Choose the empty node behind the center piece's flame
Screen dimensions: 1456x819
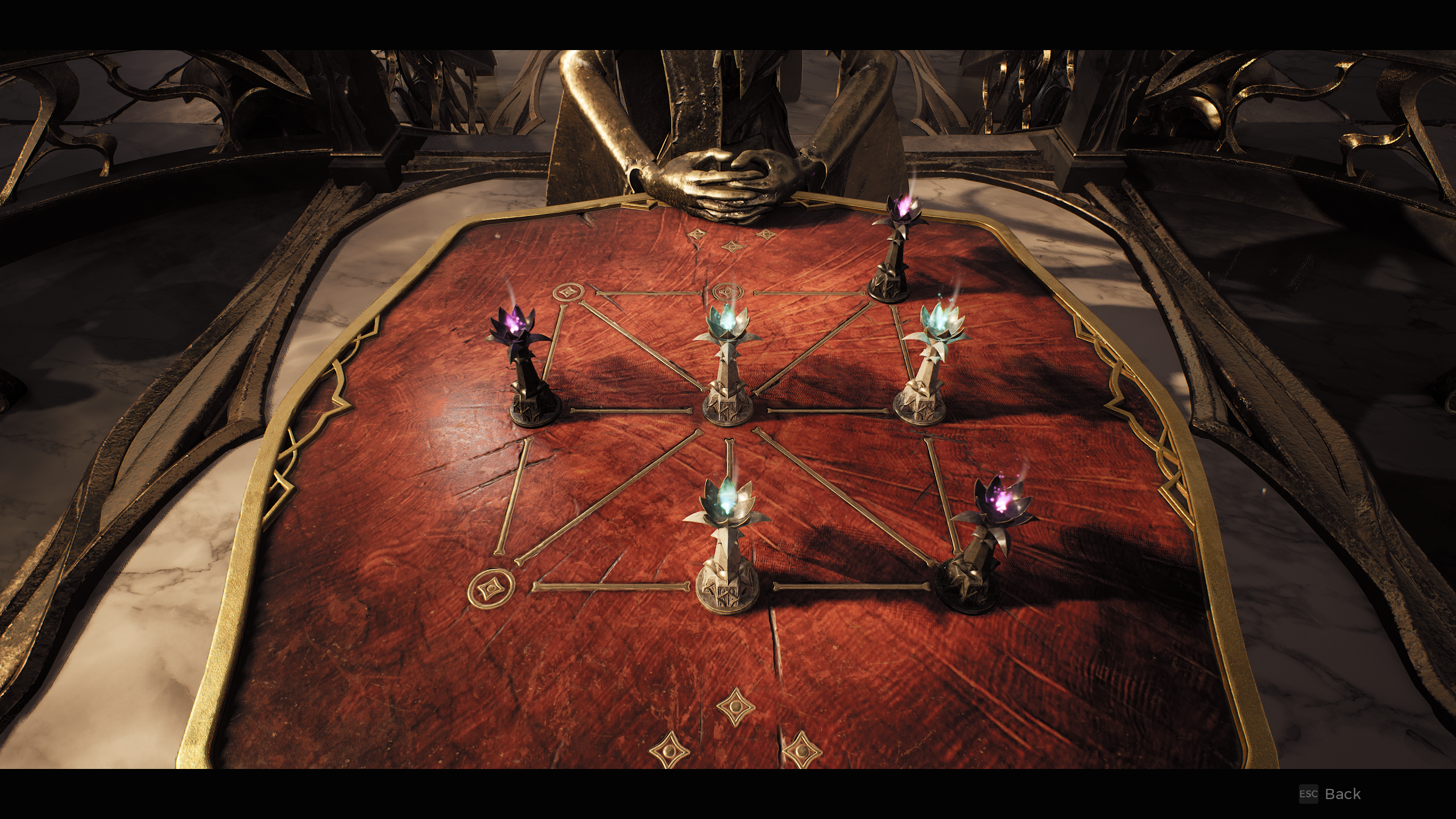pos(726,292)
